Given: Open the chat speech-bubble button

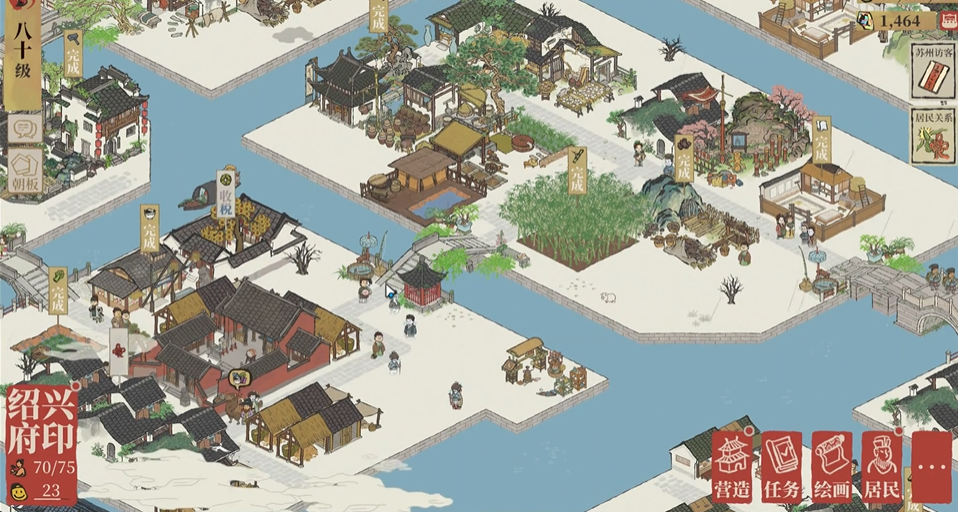Looking at the screenshot, I should [x=23, y=127].
